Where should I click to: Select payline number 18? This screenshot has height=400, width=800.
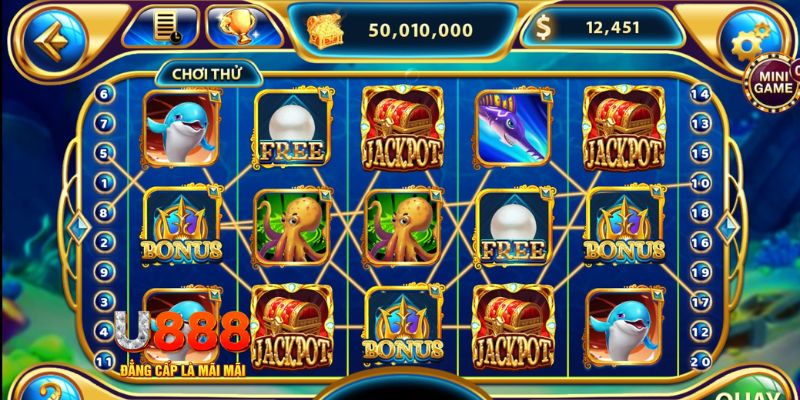point(701,213)
